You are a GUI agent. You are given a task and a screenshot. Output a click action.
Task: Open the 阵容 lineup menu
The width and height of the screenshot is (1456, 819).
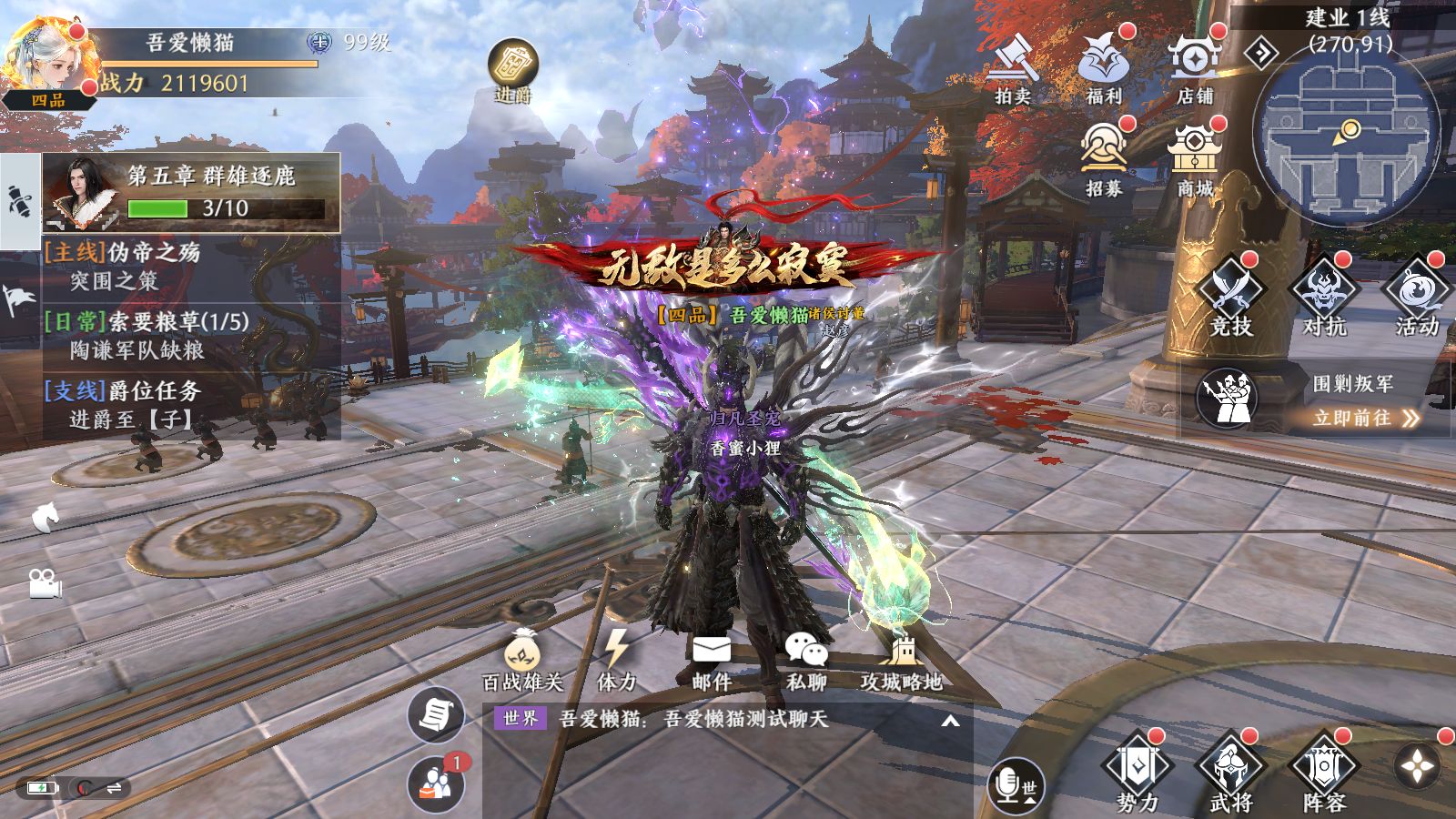pyautogui.click(x=1324, y=773)
